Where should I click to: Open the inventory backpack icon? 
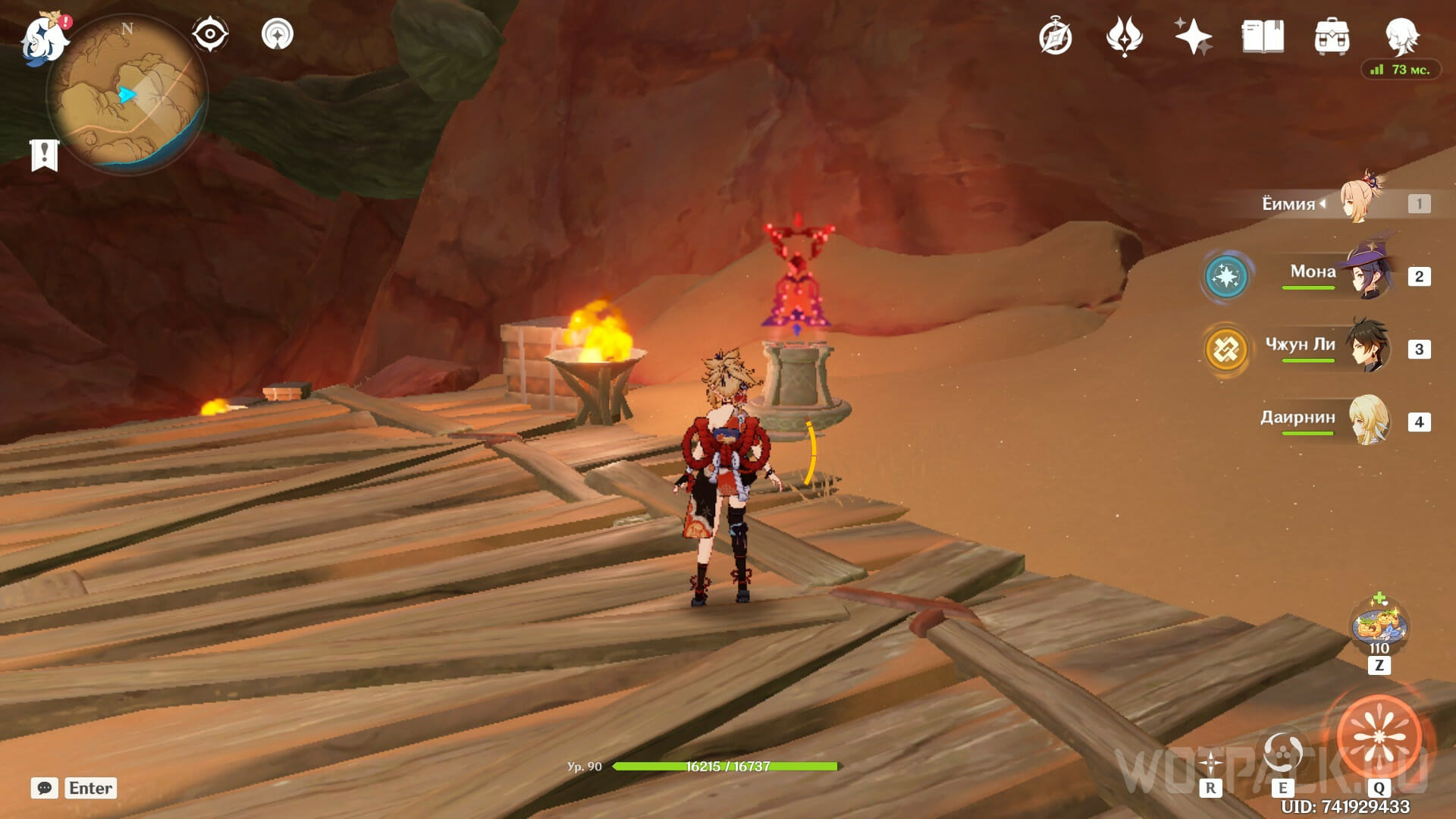point(1332,37)
